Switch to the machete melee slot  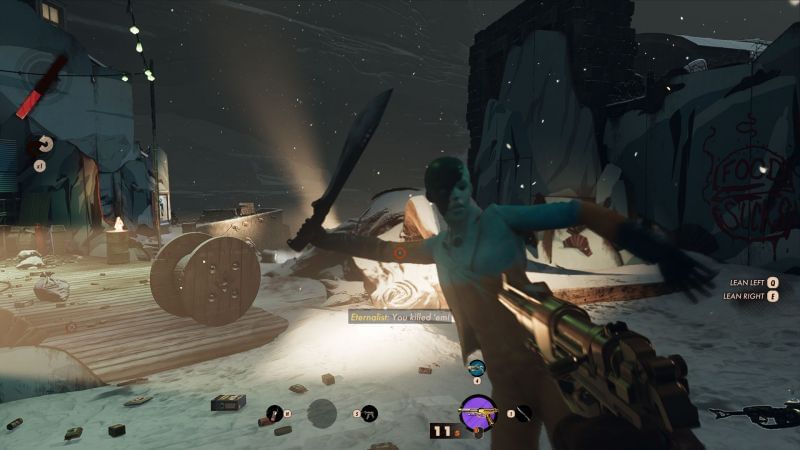coord(523,412)
